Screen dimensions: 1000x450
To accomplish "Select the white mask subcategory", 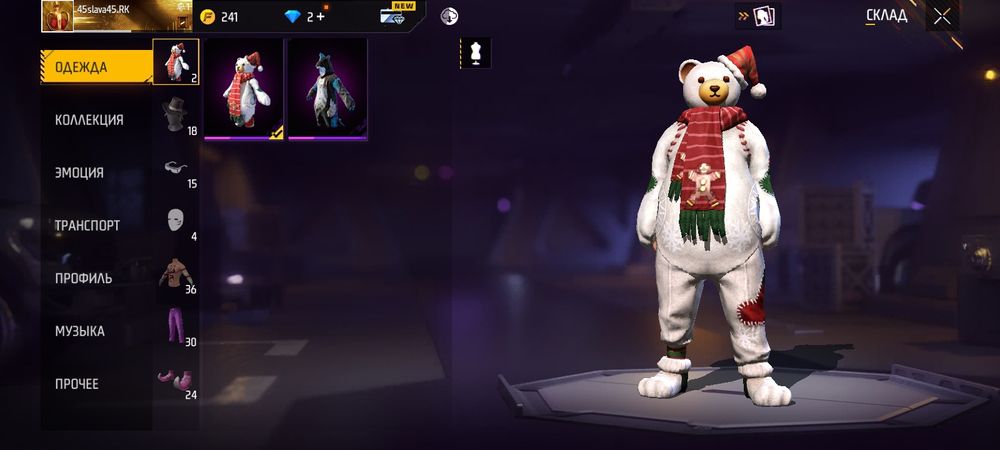I will coord(176,222).
